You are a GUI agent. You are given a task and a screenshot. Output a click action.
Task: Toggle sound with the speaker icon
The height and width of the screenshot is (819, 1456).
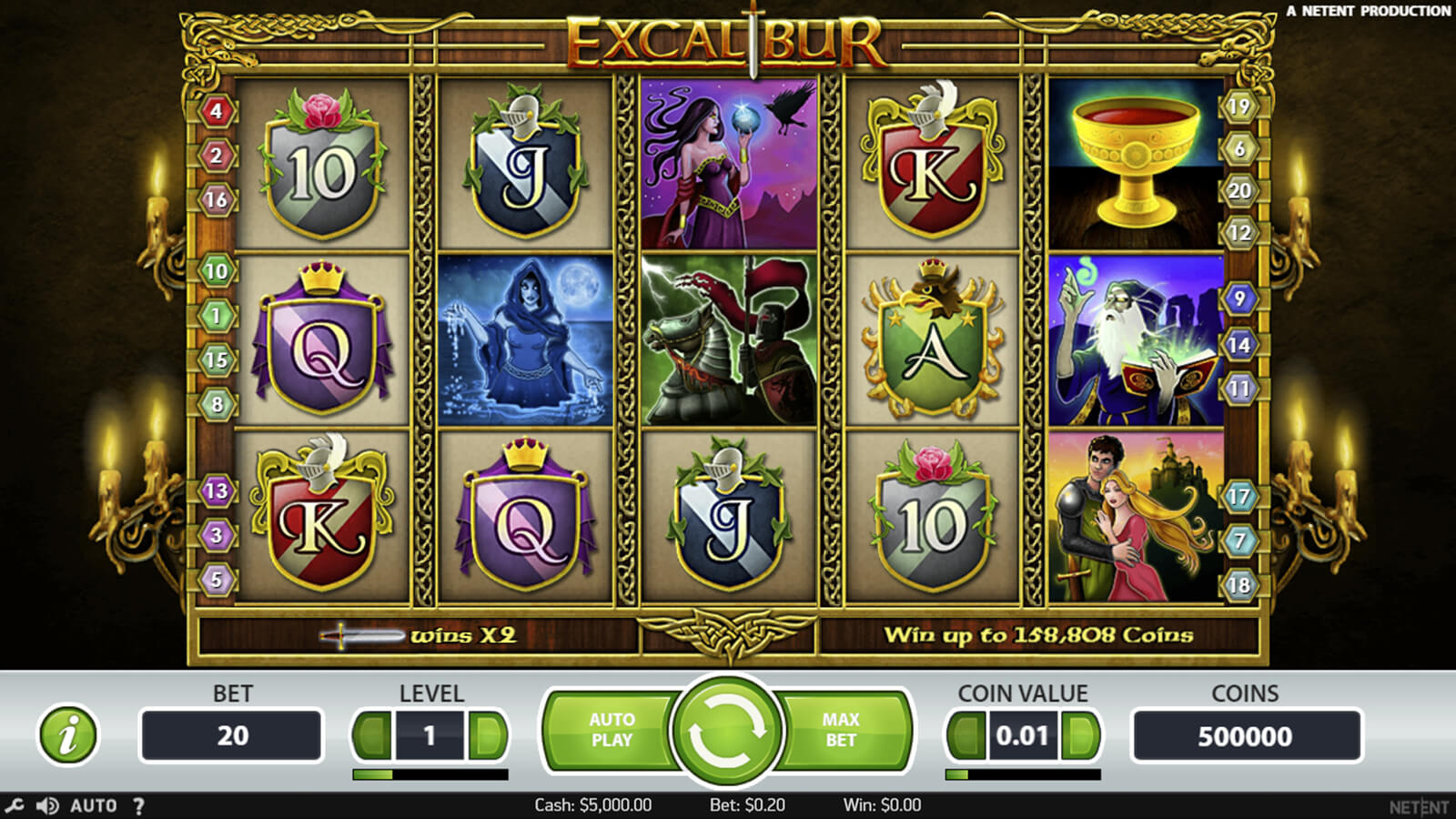[47, 805]
